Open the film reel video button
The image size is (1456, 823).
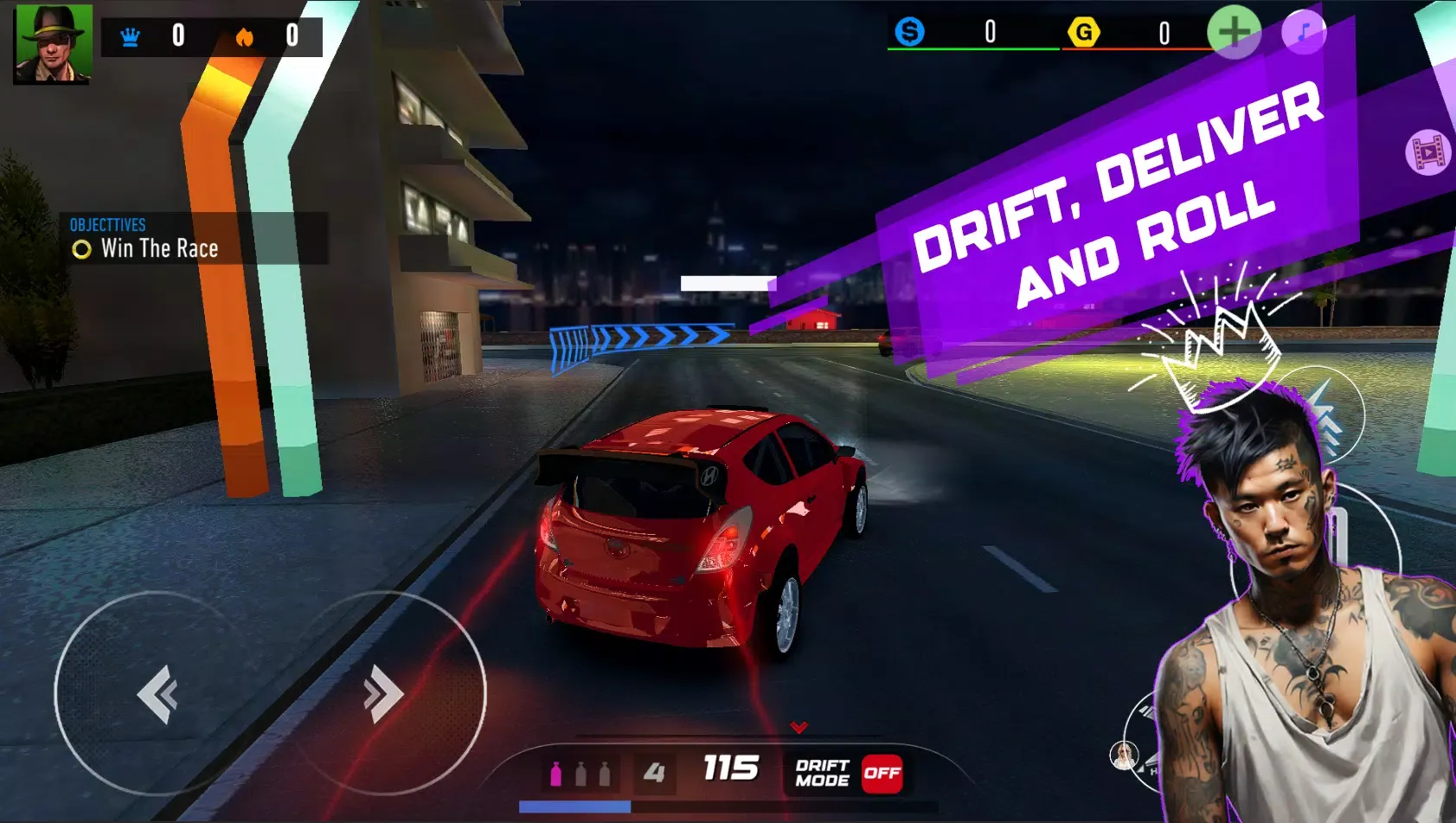(1427, 153)
